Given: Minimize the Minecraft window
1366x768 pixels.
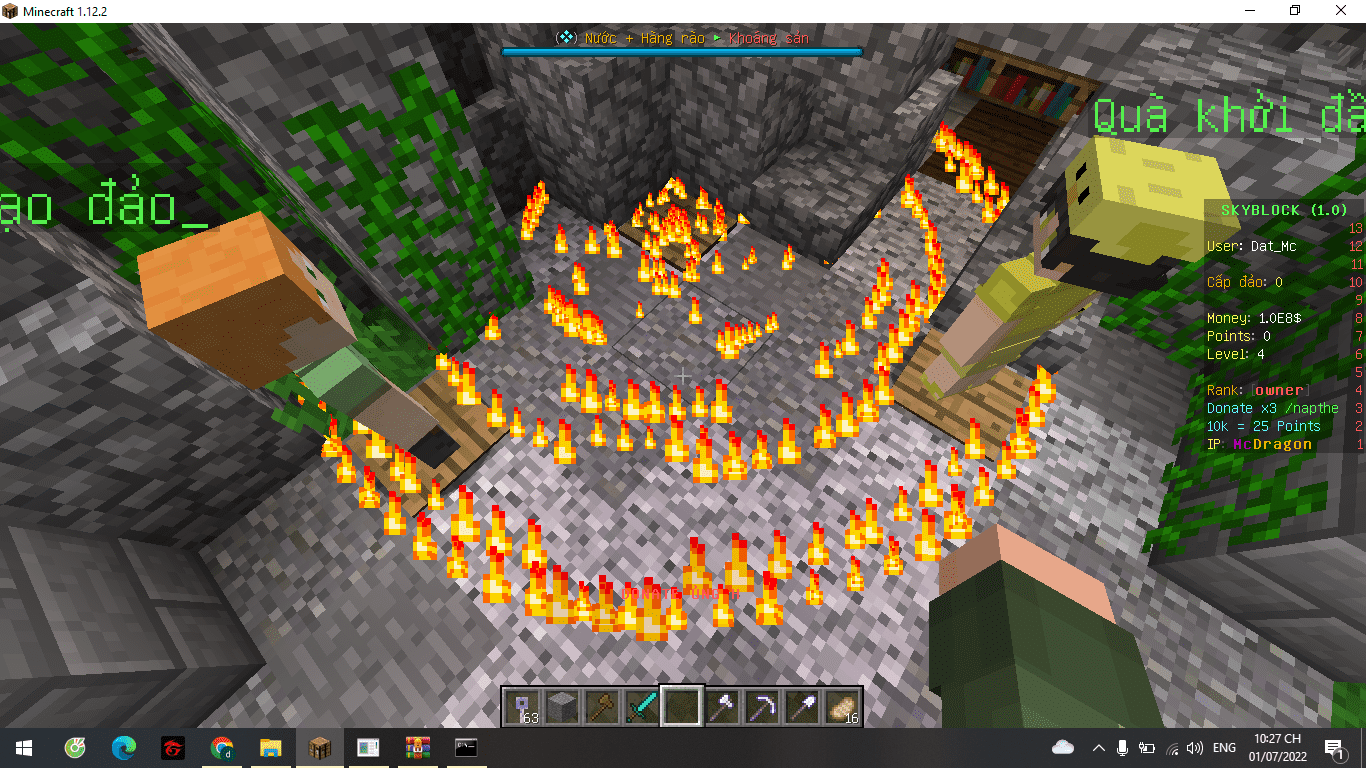Looking at the screenshot, I should click(x=1249, y=10).
